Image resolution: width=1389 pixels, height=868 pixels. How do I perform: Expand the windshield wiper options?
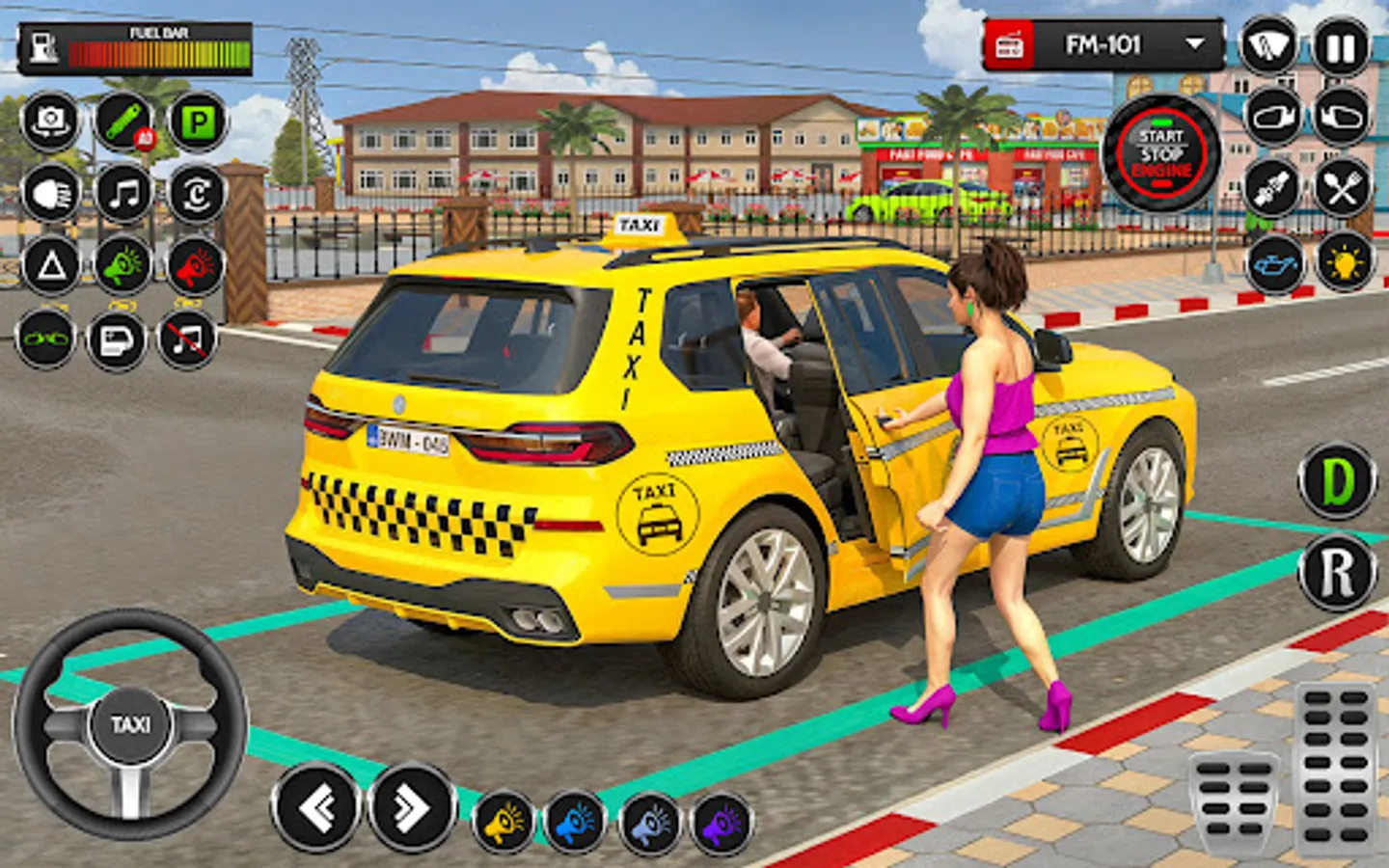pos(1268,45)
